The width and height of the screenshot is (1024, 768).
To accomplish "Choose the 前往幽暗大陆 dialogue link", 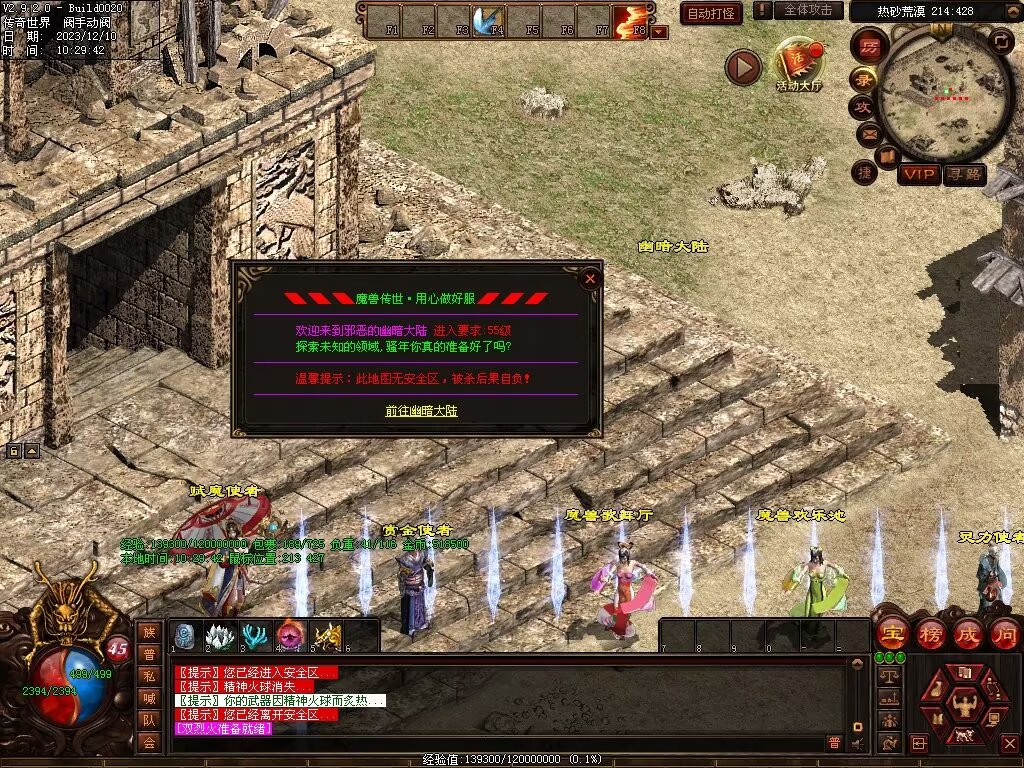I will (421, 411).
